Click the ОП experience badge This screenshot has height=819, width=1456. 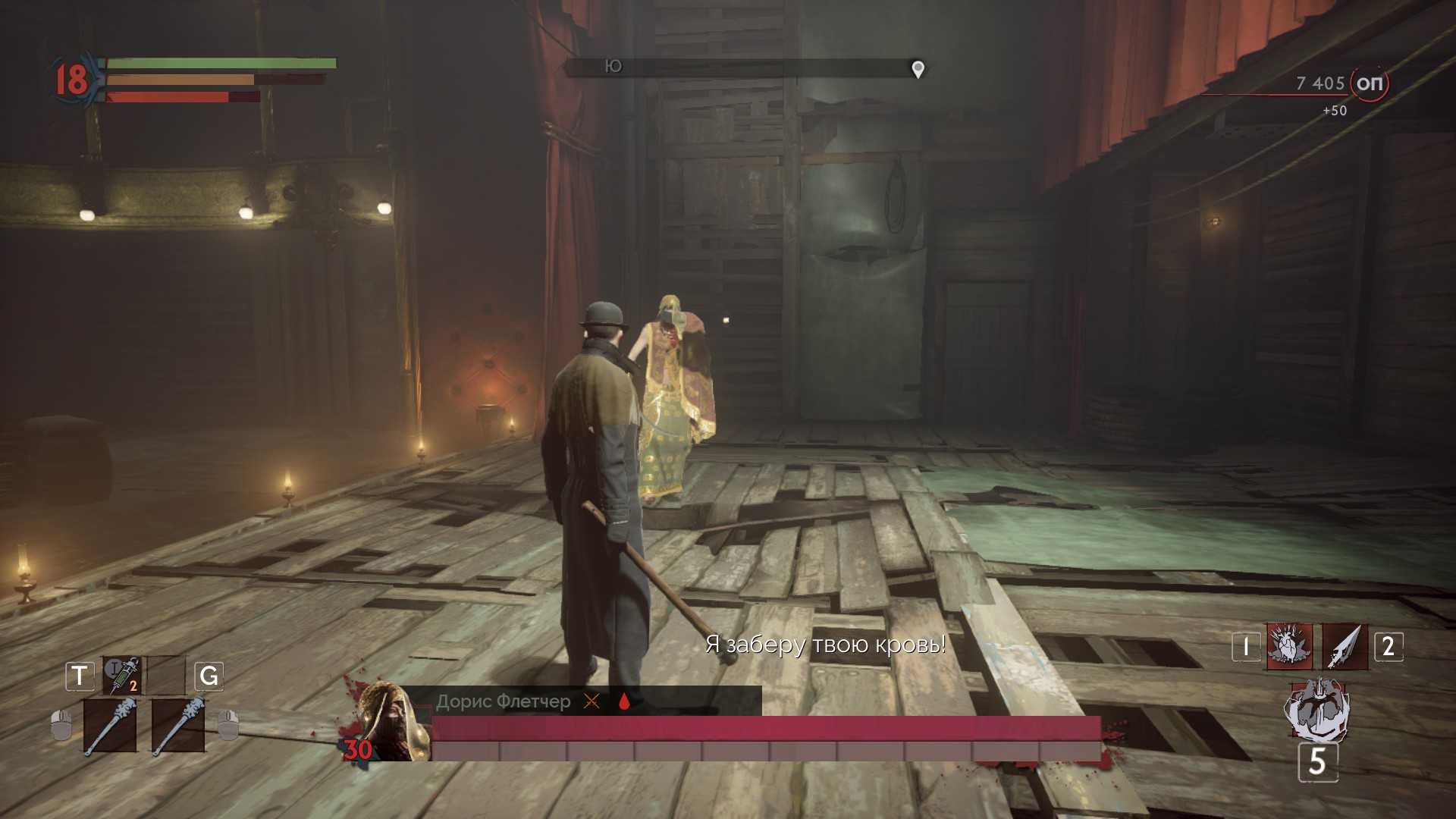(1369, 83)
